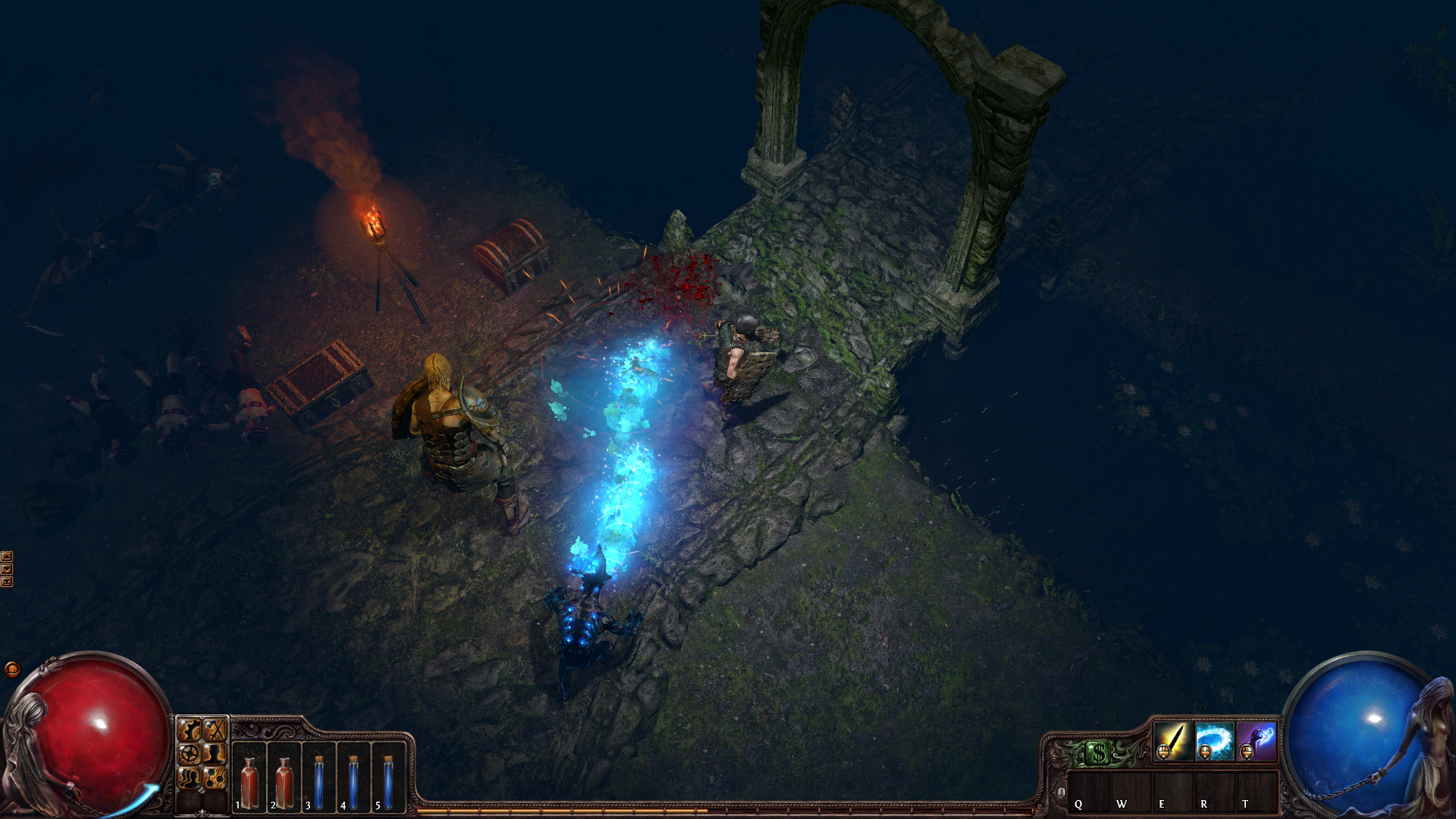1456x819 pixels.
Task: Use the blue mana flask in slot 4
Action: 354,781
